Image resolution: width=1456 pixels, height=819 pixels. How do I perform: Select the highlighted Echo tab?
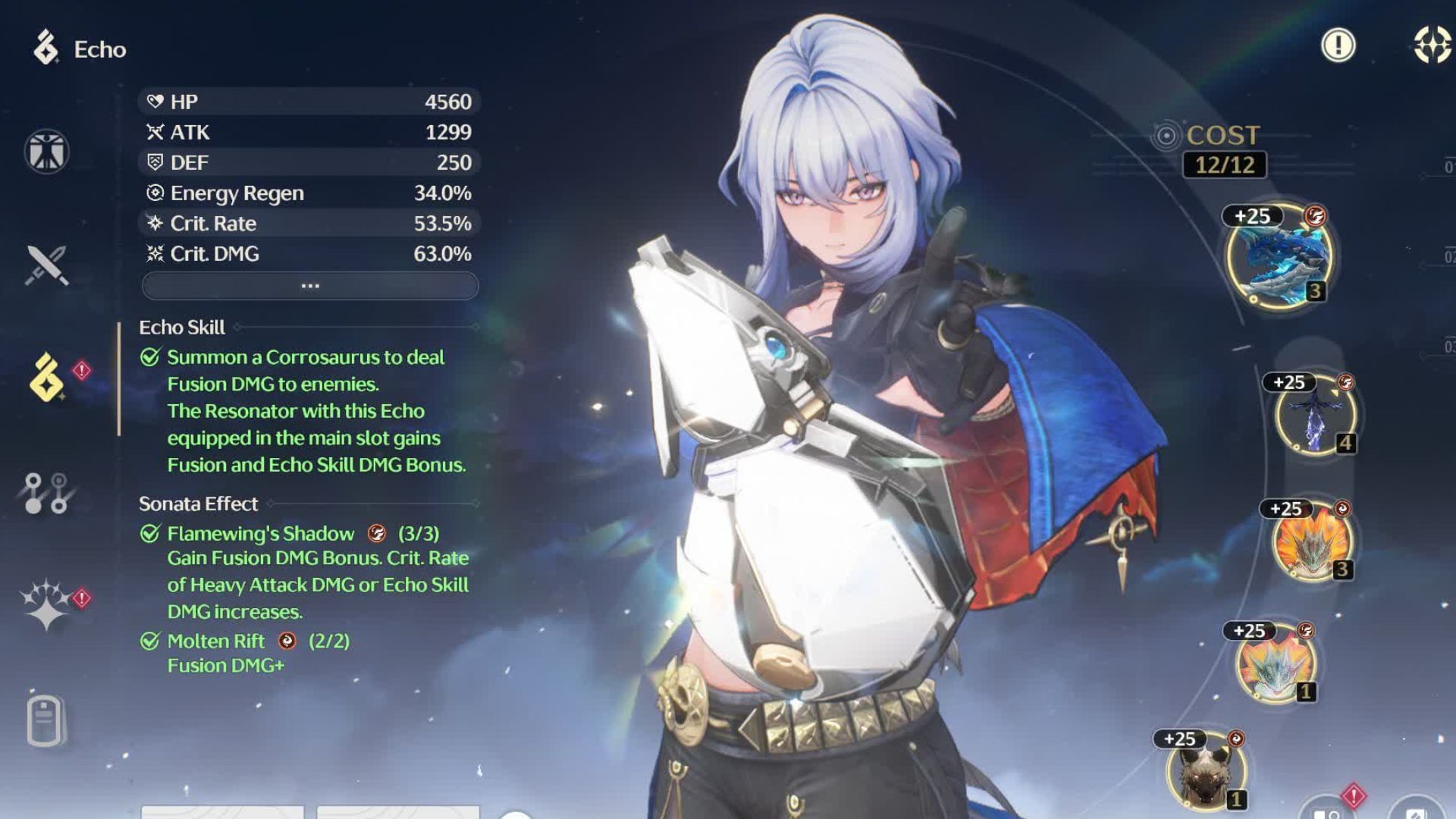46,378
